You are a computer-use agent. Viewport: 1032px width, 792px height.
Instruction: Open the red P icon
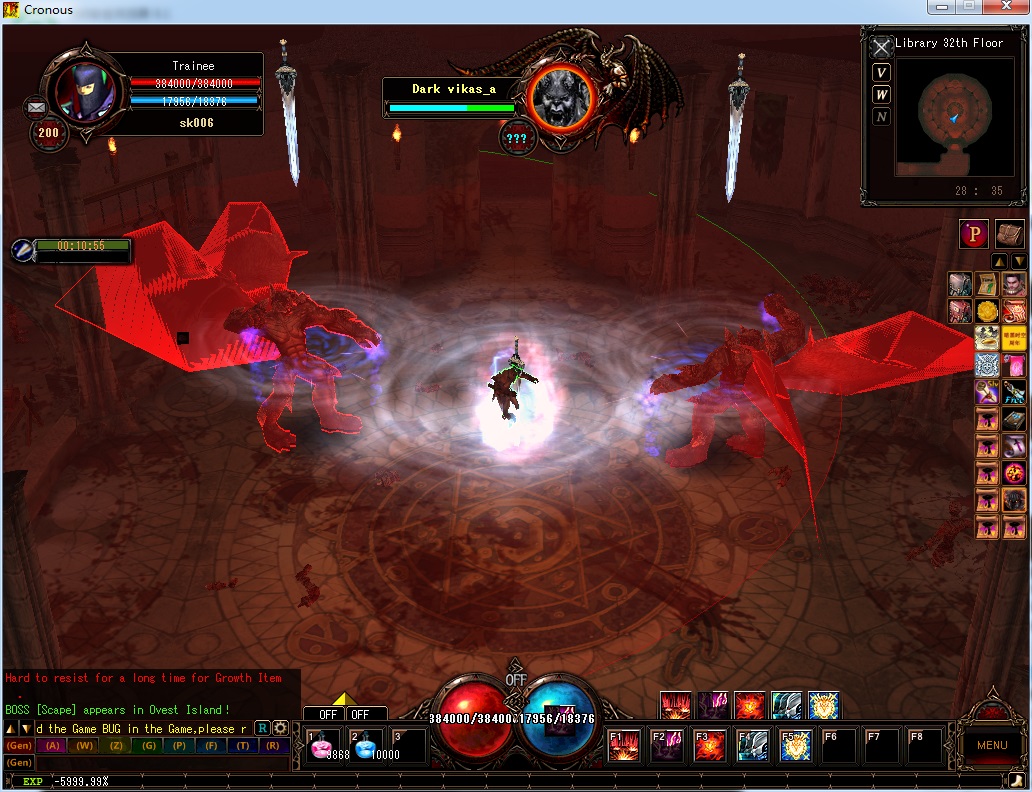[x=974, y=234]
